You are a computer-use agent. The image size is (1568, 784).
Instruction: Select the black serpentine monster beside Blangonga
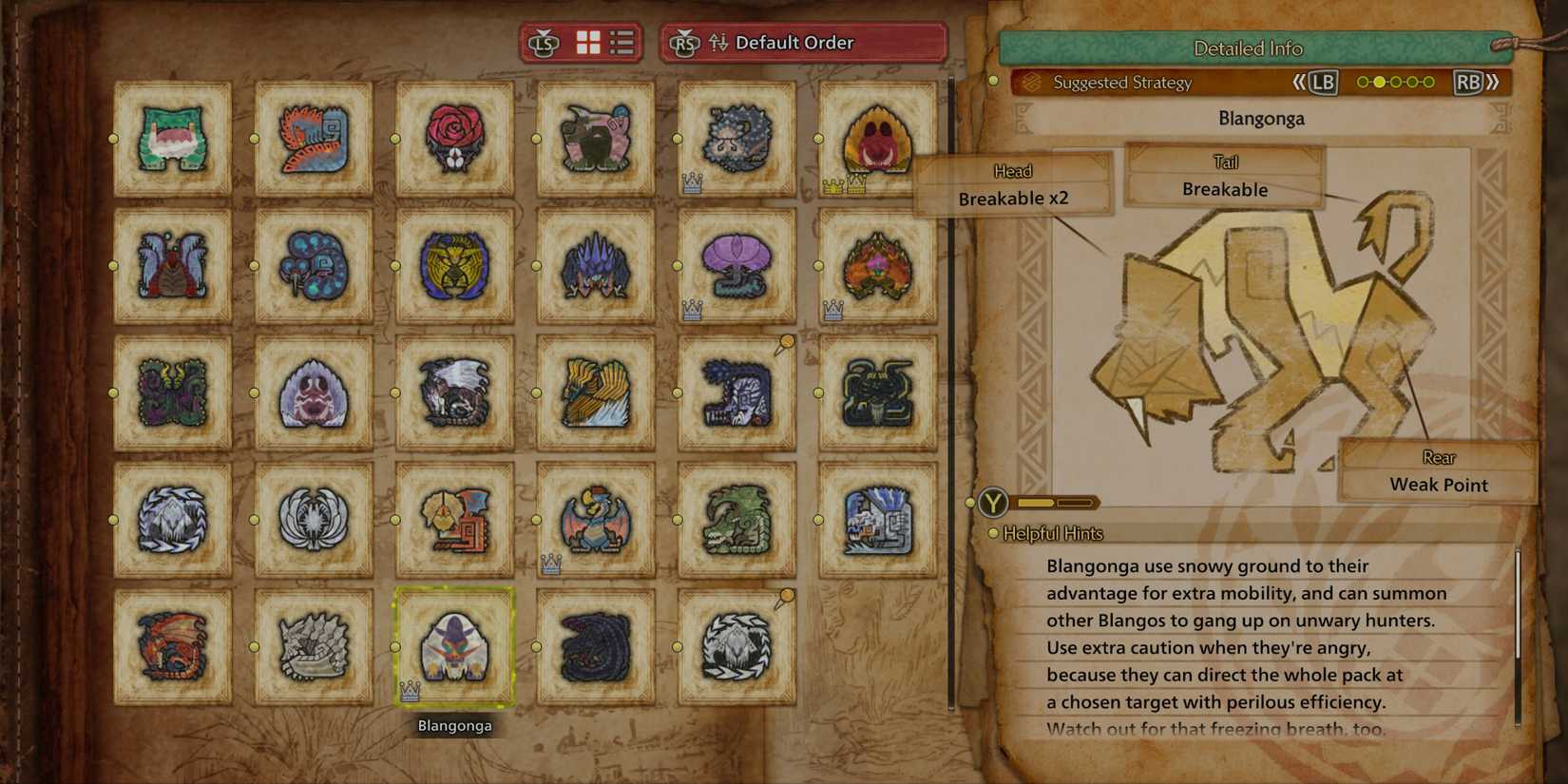(x=595, y=646)
